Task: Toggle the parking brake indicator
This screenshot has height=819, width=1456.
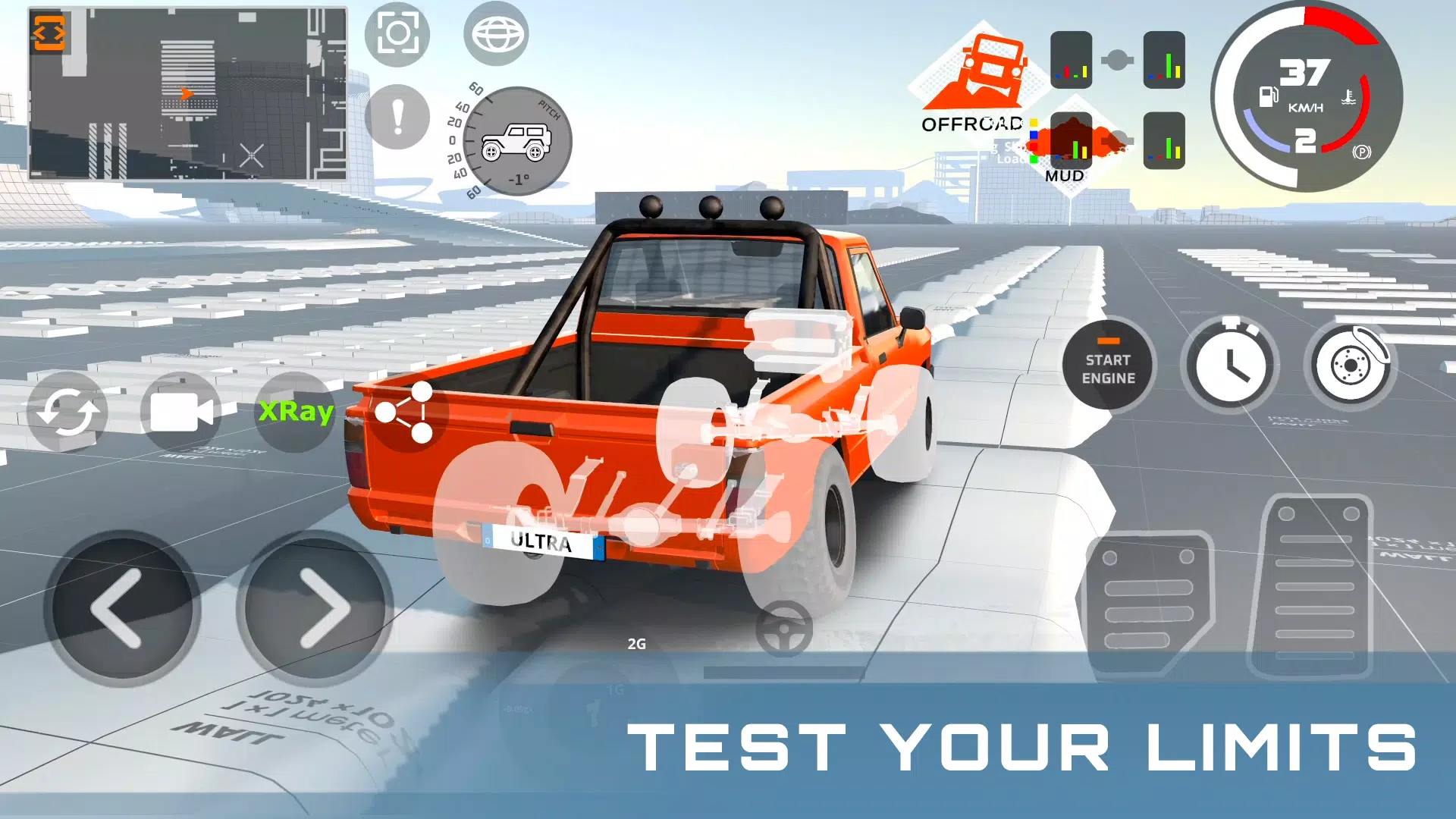Action: (x=1361, y=152)
